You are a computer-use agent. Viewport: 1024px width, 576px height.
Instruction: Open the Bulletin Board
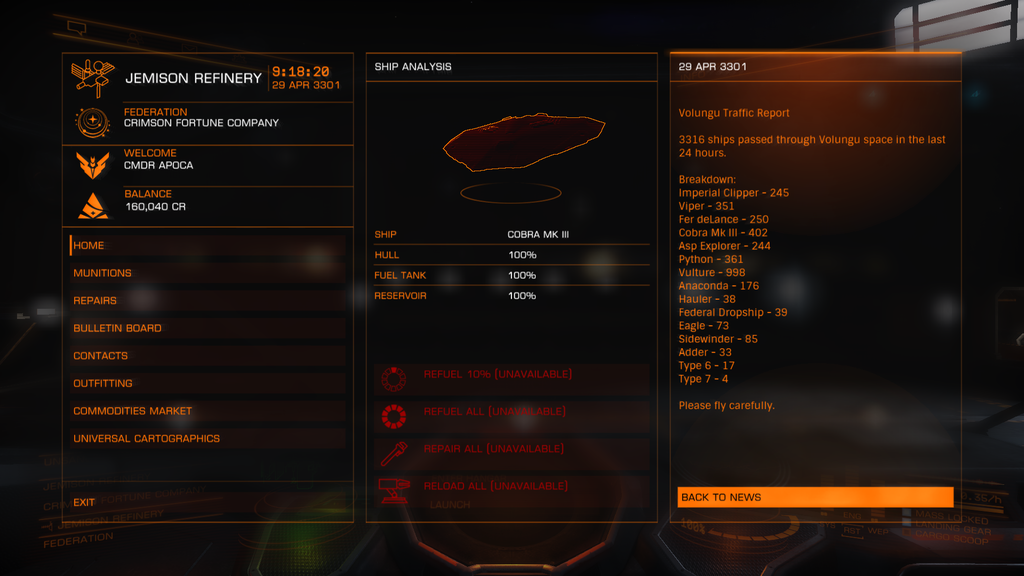118,328
